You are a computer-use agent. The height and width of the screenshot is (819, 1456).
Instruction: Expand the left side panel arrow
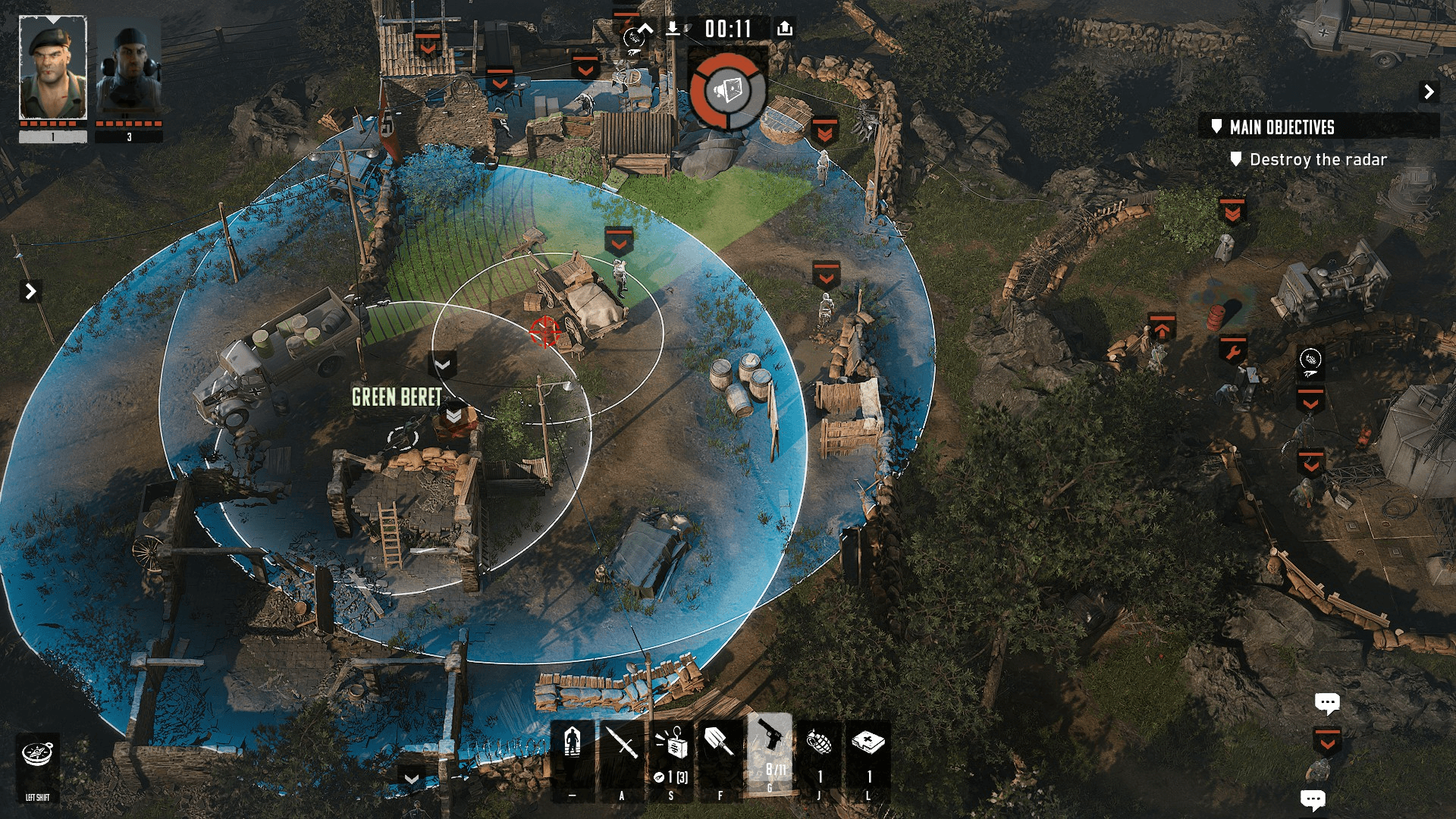click(30, 291)
